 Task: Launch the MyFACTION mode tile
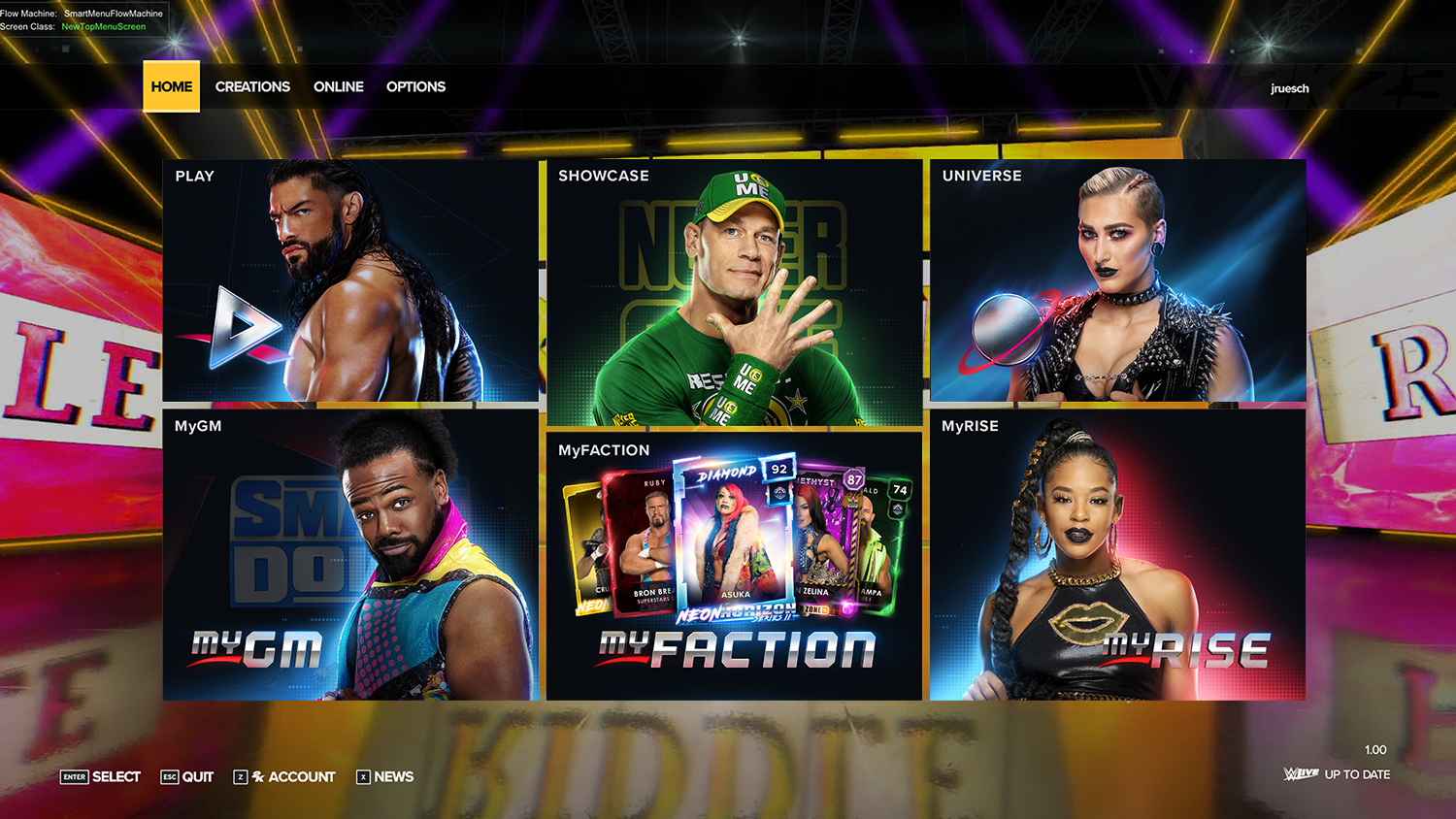[x=734, y=566]
